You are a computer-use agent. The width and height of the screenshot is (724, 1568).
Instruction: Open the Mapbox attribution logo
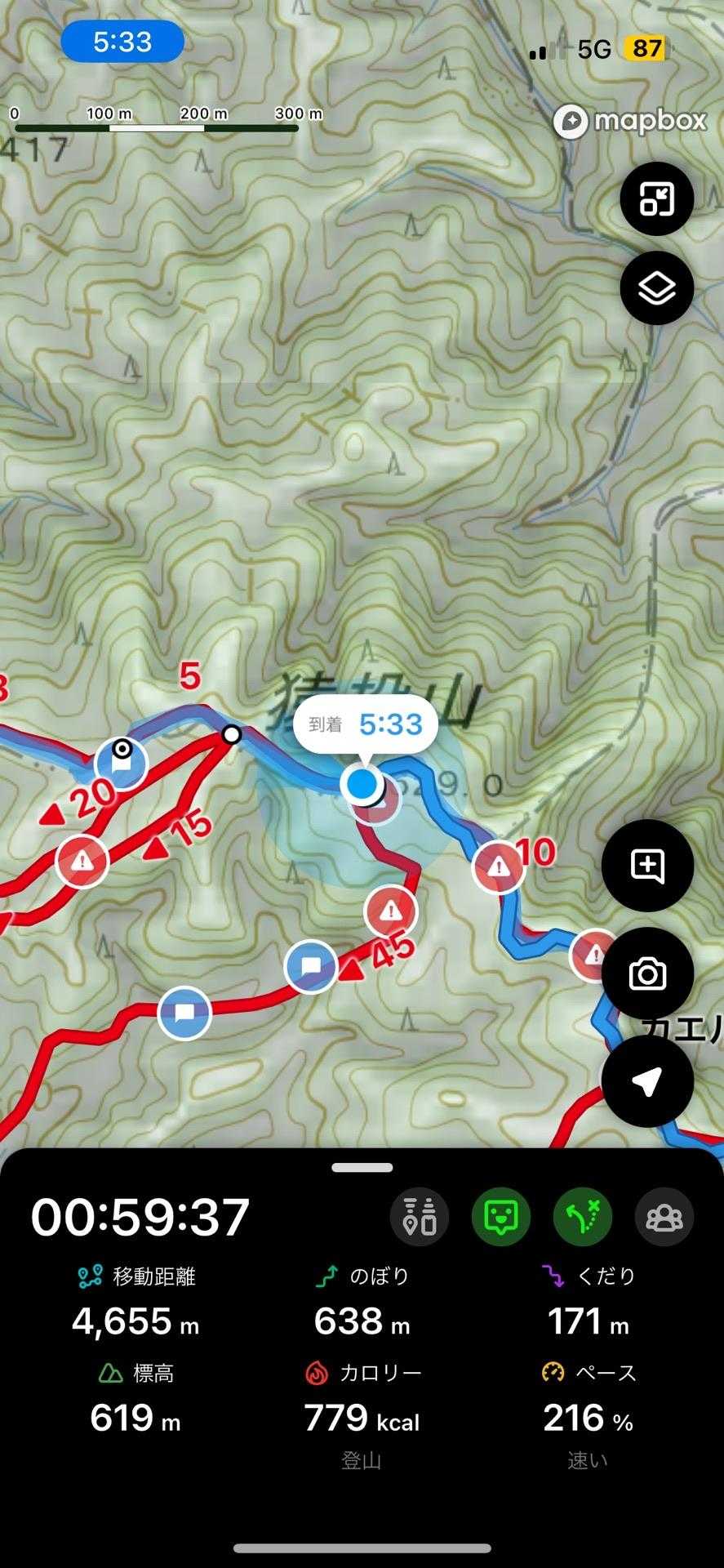[629, 121]
